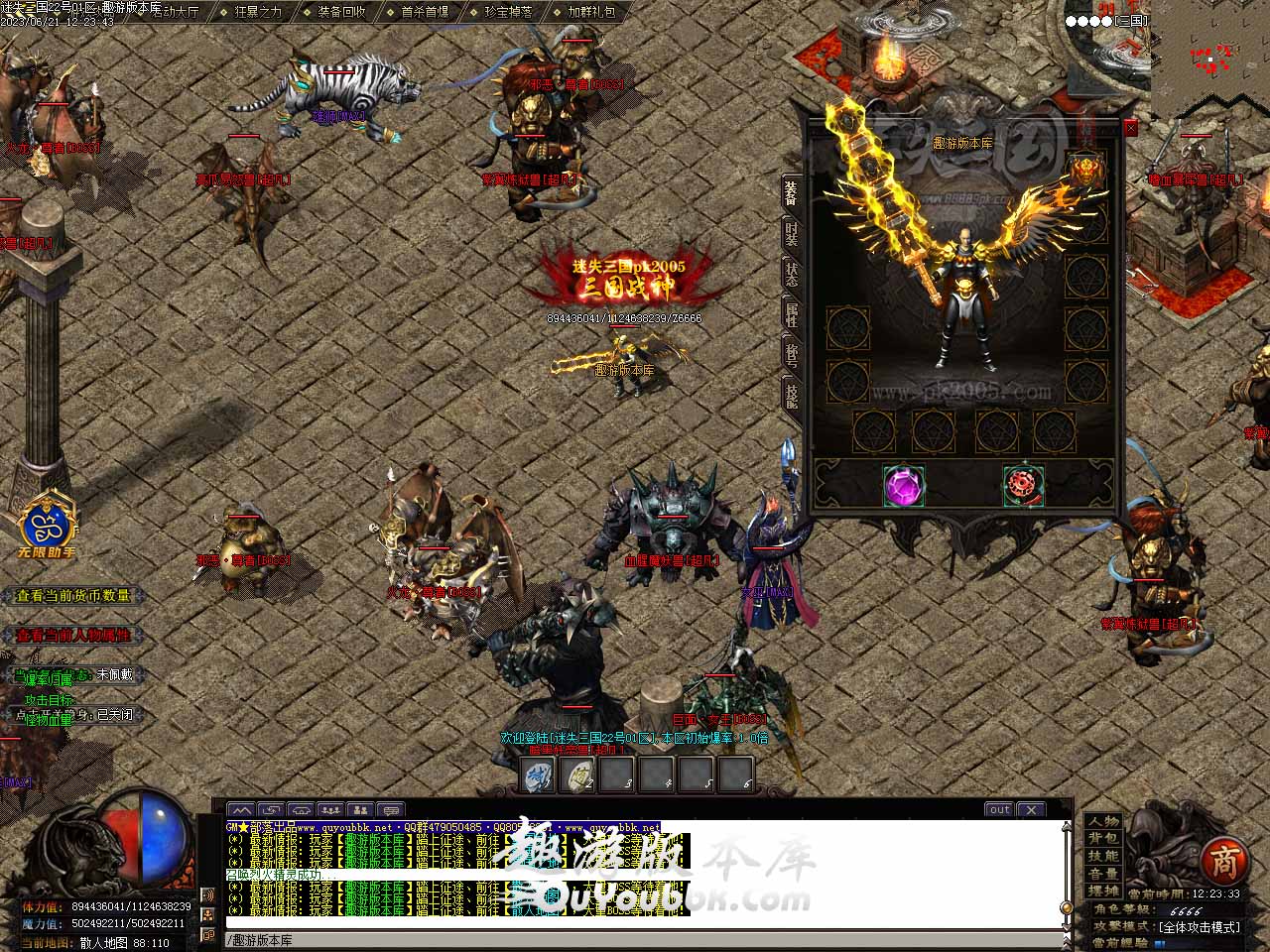Close the character equipment panel

coord(1131,128)
